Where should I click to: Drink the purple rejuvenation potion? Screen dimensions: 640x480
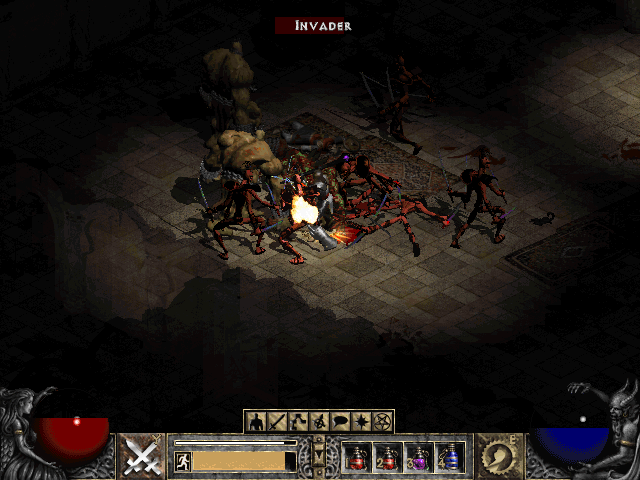click(419, 457)
